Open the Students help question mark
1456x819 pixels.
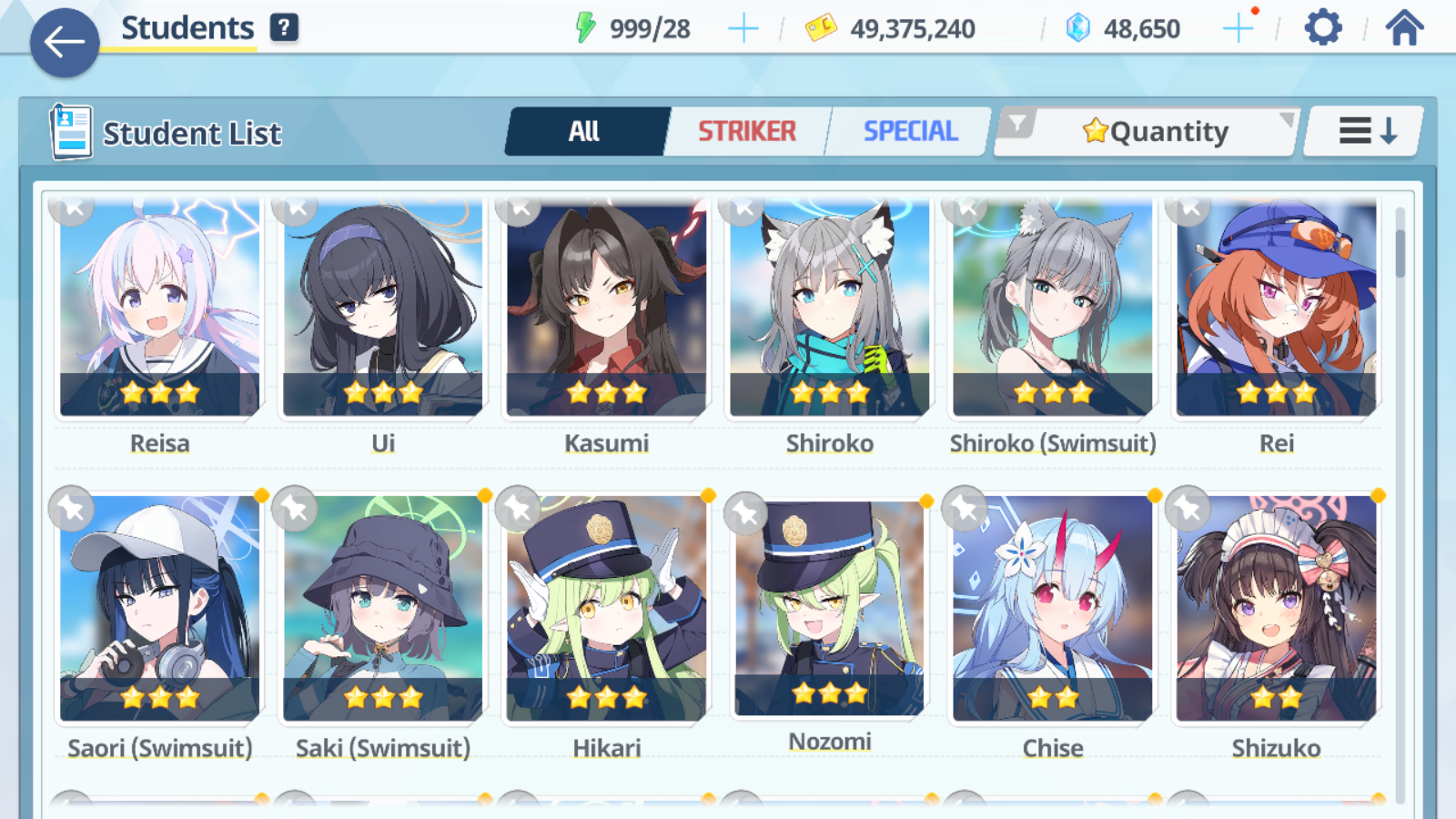[284, 28]
